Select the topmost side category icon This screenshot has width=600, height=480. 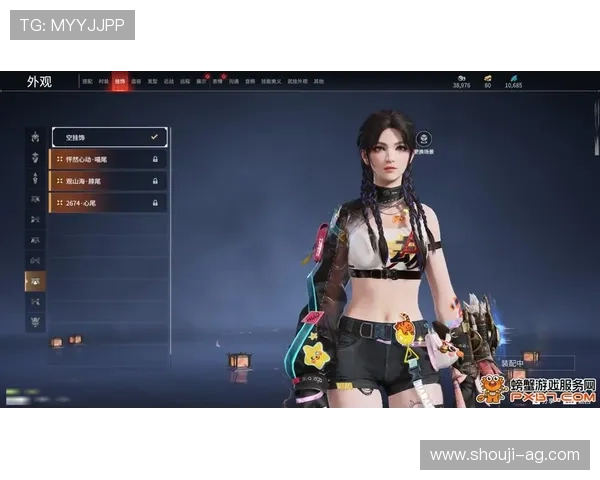pos(35,136)
